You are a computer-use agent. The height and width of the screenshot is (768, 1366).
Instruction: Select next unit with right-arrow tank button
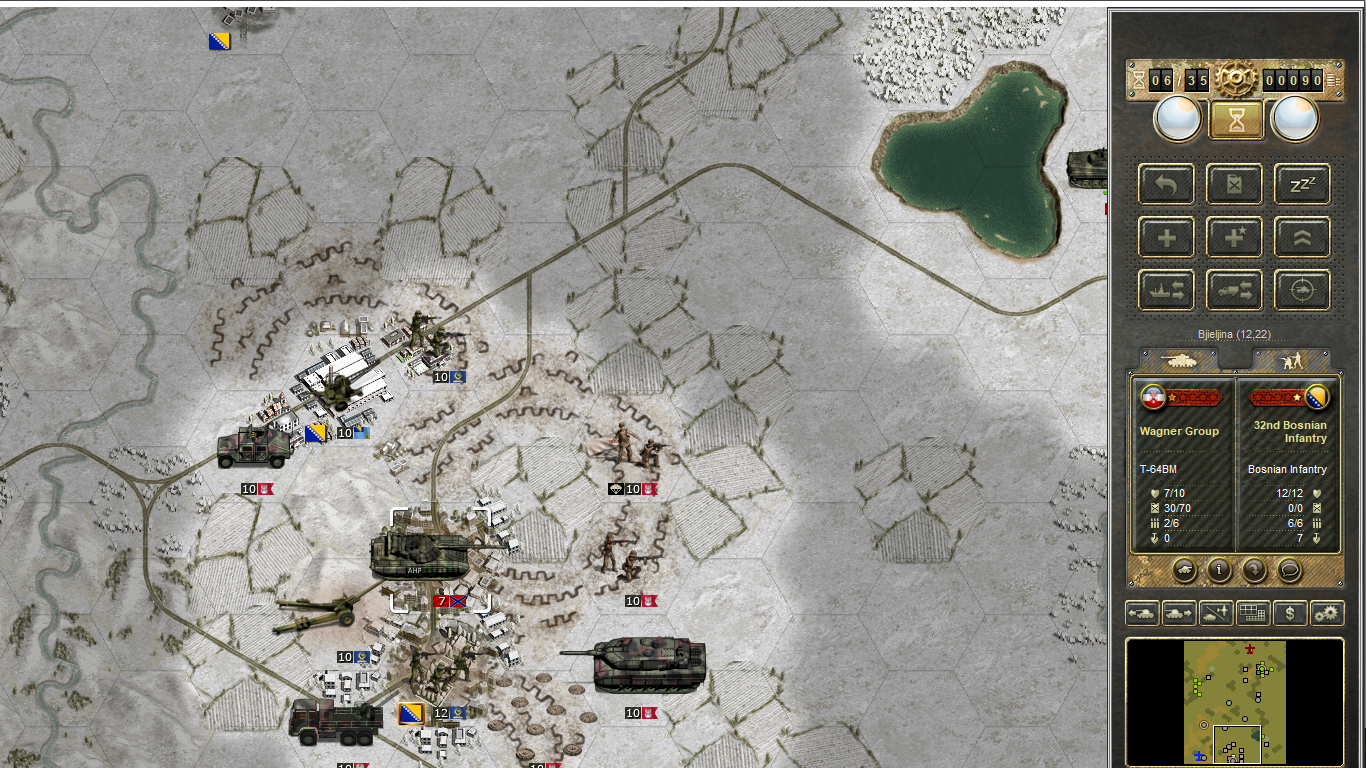[1180, 613]
